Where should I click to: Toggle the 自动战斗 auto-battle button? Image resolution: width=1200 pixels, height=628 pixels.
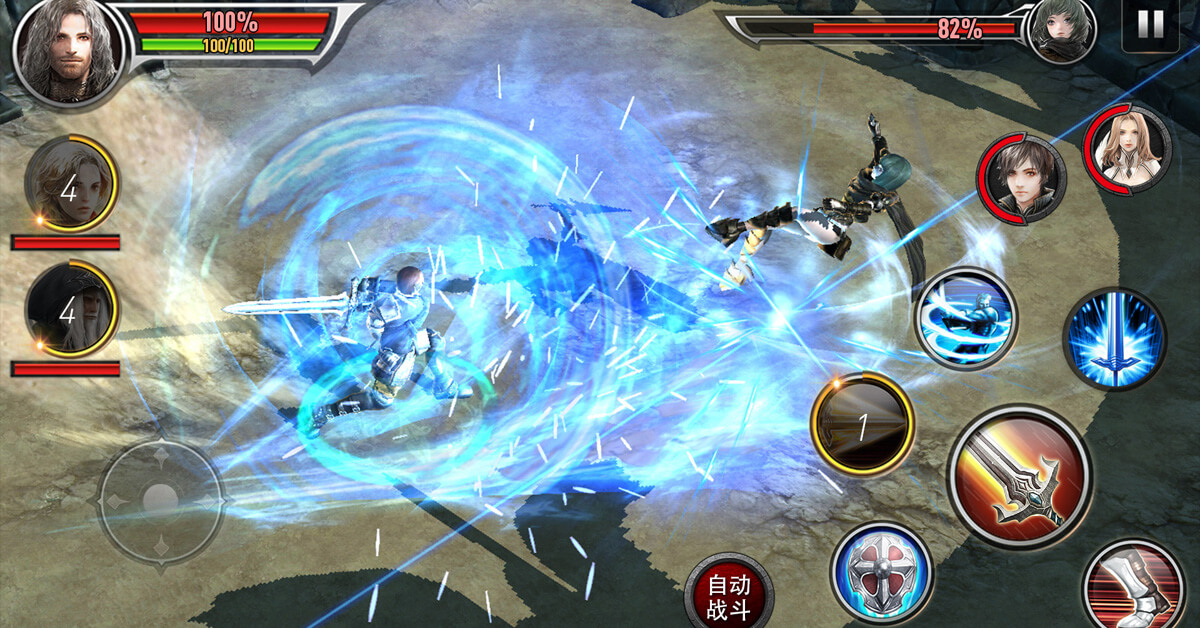(729, 595)
